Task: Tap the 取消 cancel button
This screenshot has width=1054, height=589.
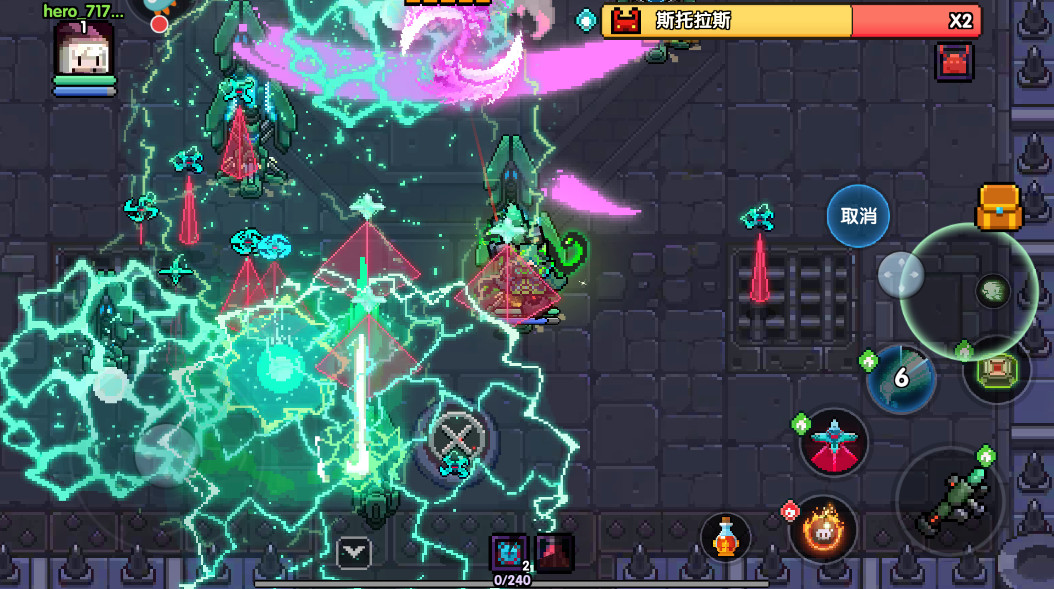Action: [858, 216]
